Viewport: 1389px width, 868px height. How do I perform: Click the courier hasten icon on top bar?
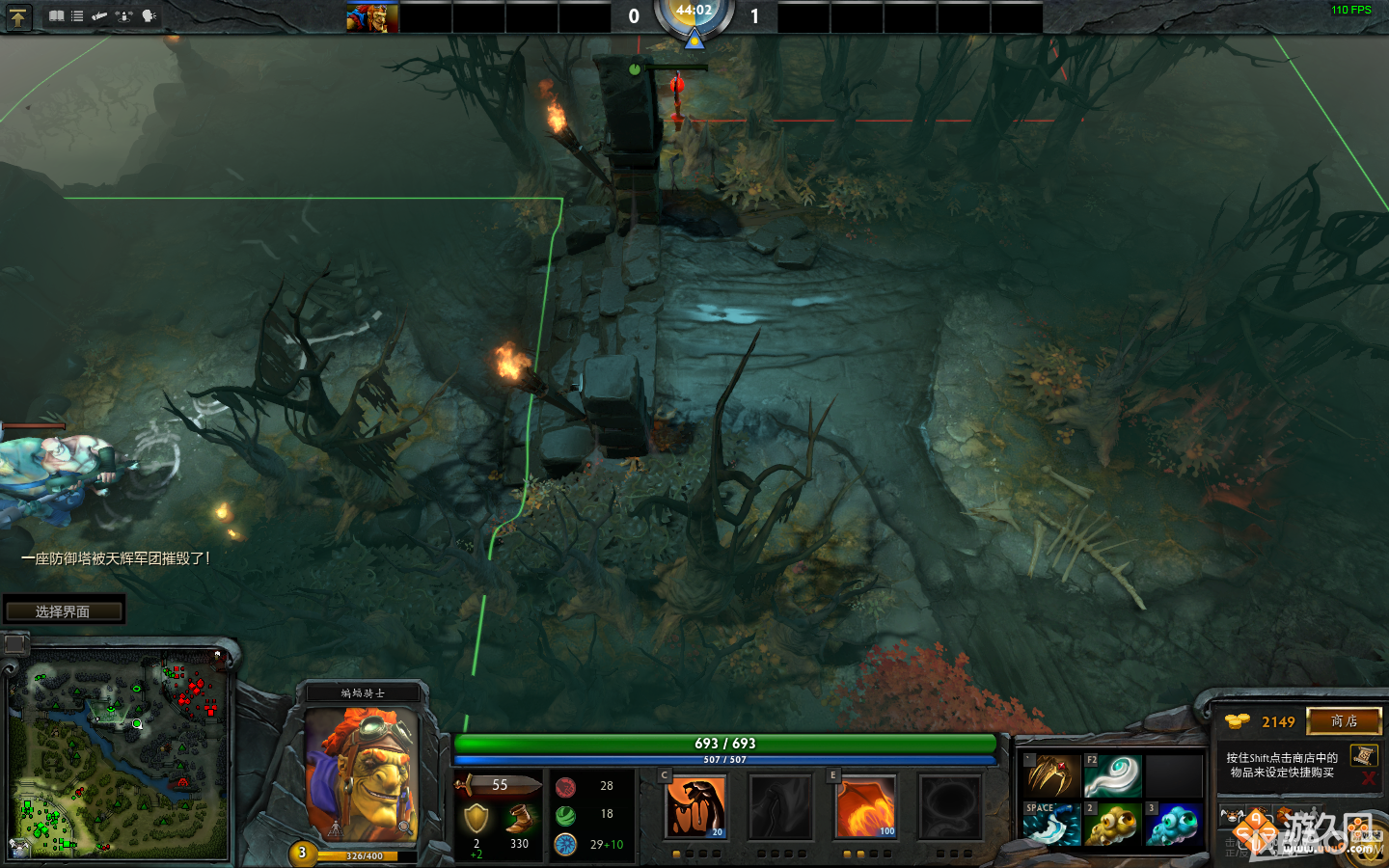(99, 16)
